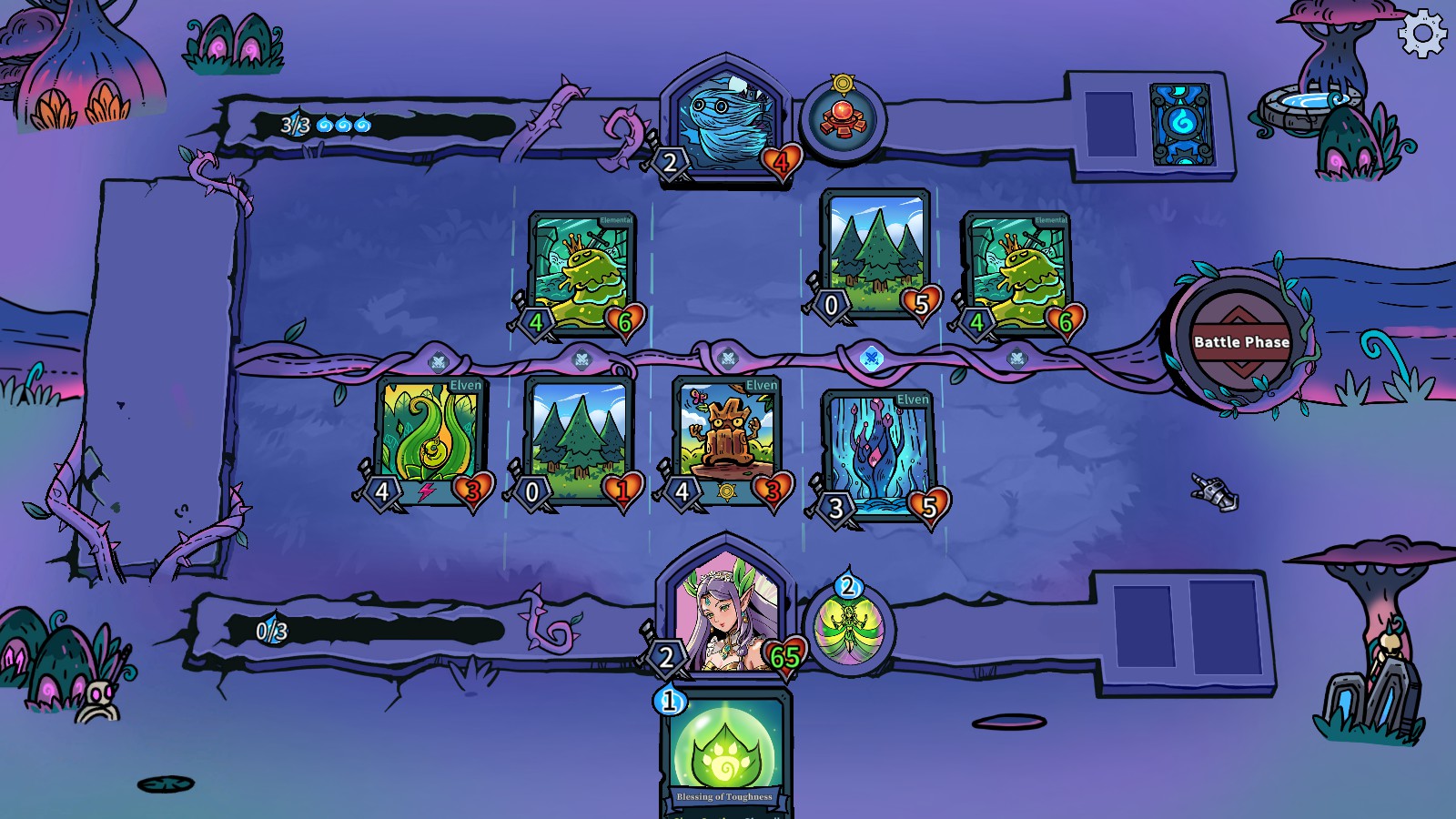
Task: Select the crashed ship debris icon near the right lane
Action: click(x=1213, y=490)
